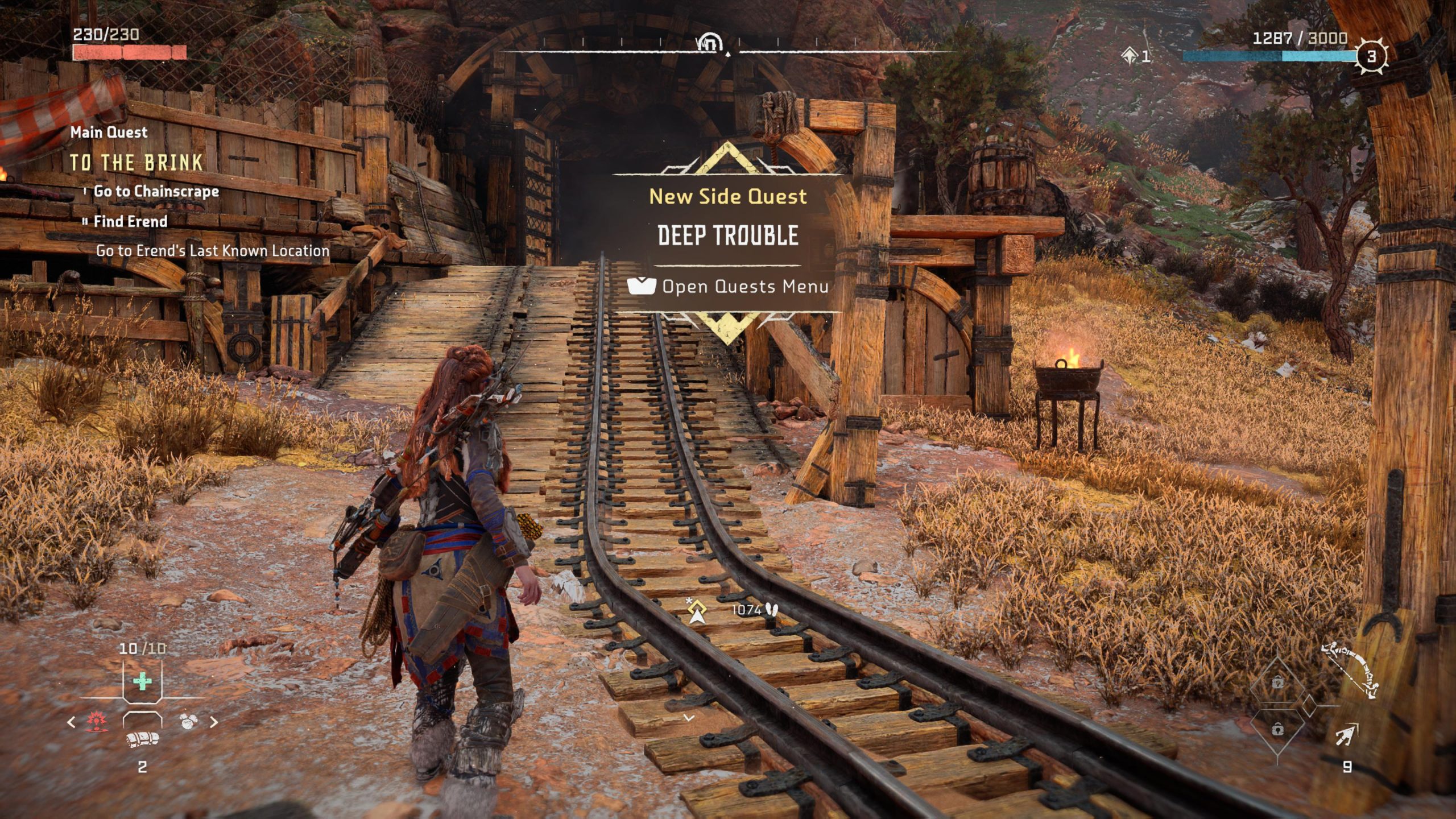Cycle tools with the left arrow
Viewport: 1456px width, 819px height.
click(71, 722)
